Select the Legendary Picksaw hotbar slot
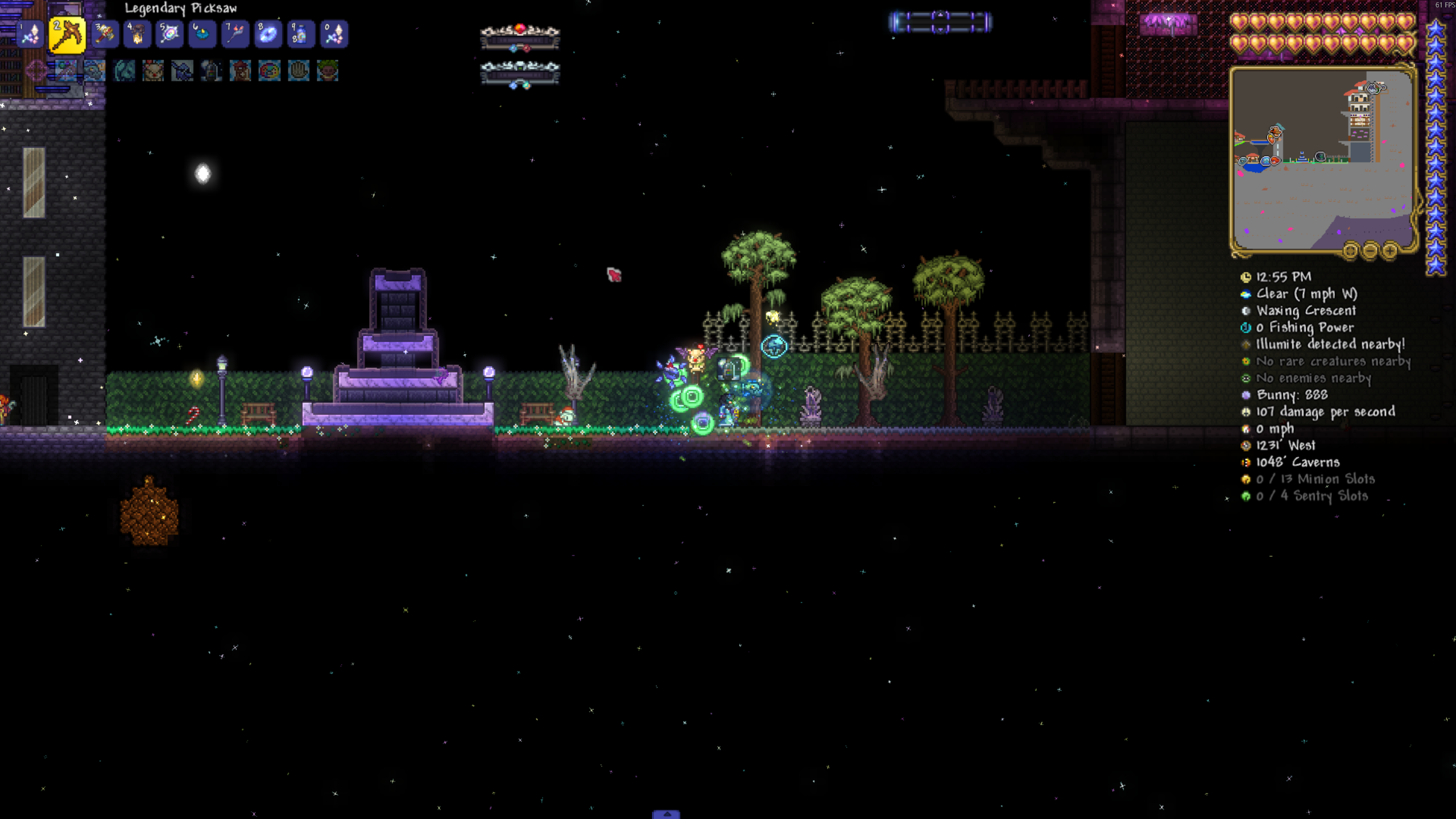Viewport: 1456px width, 819px height. tap(67, 35)
